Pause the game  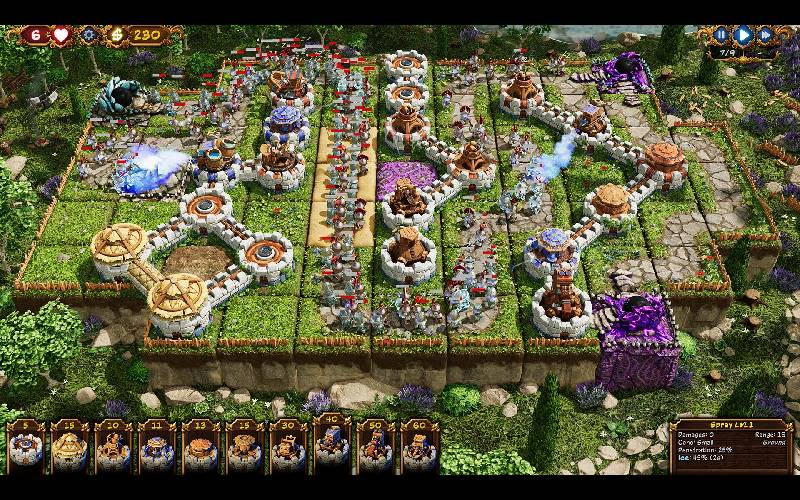pyautogui.click(x=721, y=35)
